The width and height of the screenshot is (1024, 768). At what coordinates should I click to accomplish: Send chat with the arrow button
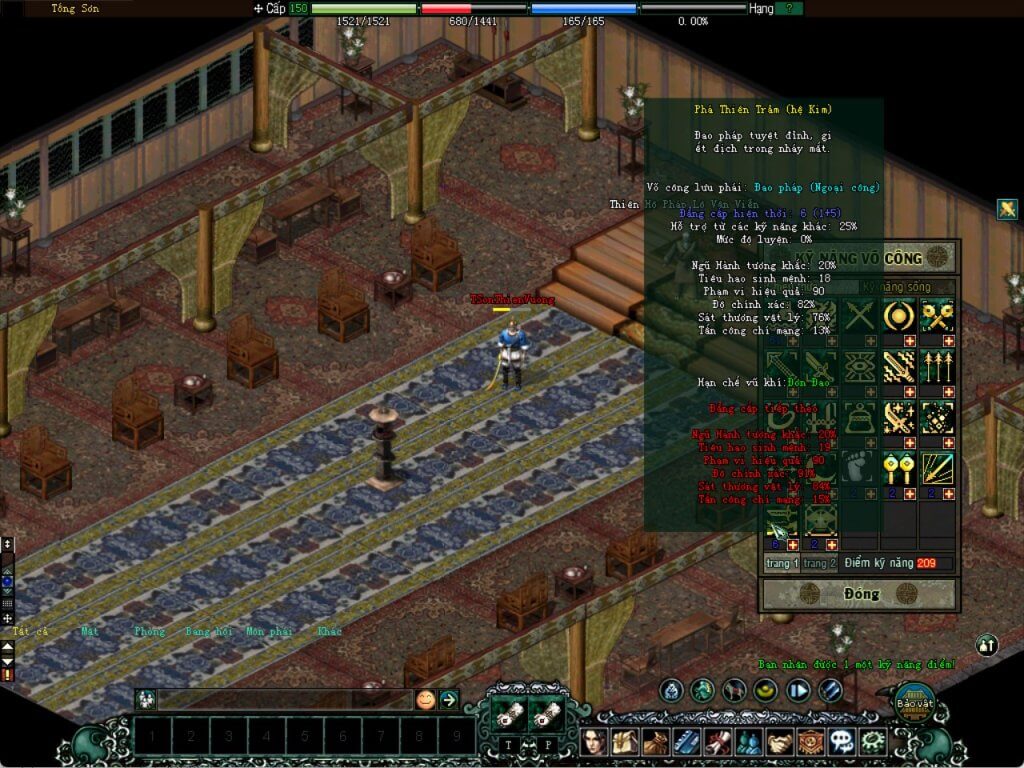point(449,700)
